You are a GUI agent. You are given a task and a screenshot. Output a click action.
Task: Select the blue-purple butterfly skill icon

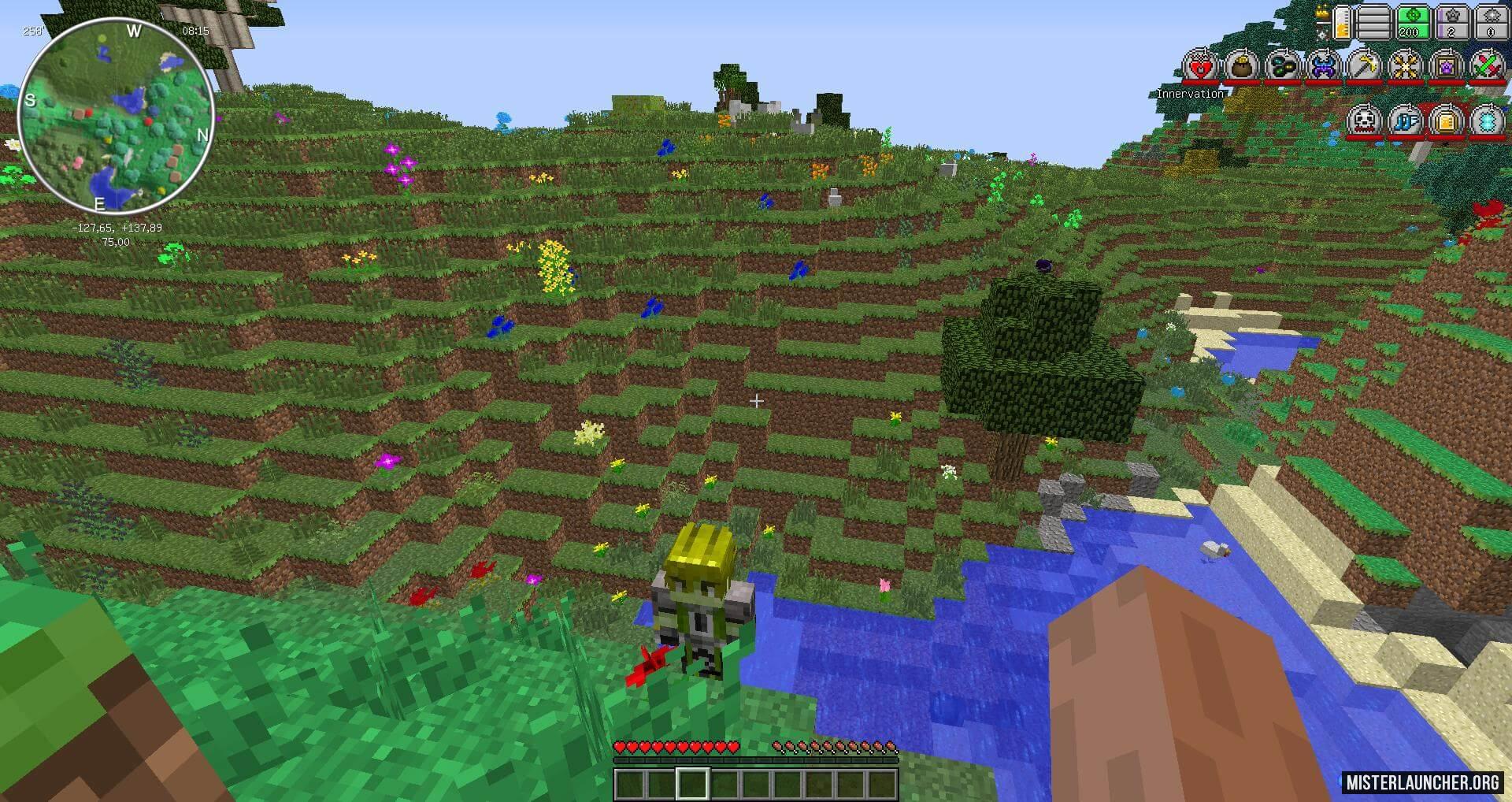coord(1324,67)
